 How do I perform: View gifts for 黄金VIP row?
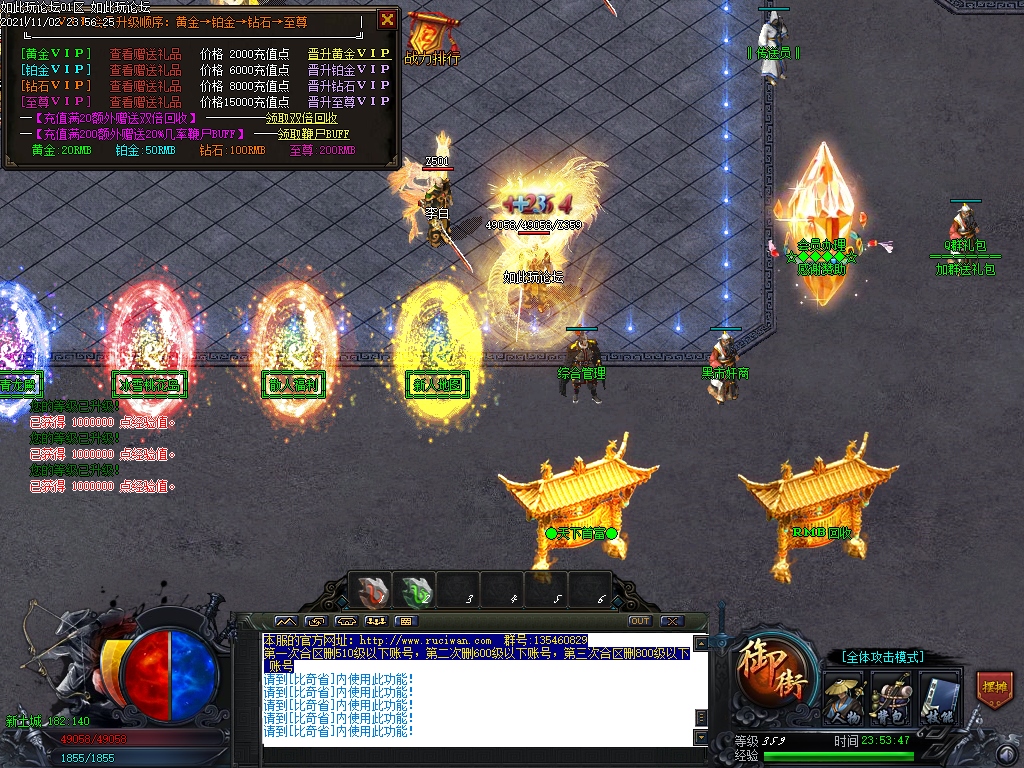pyautogui.click(x=145, y=54)
